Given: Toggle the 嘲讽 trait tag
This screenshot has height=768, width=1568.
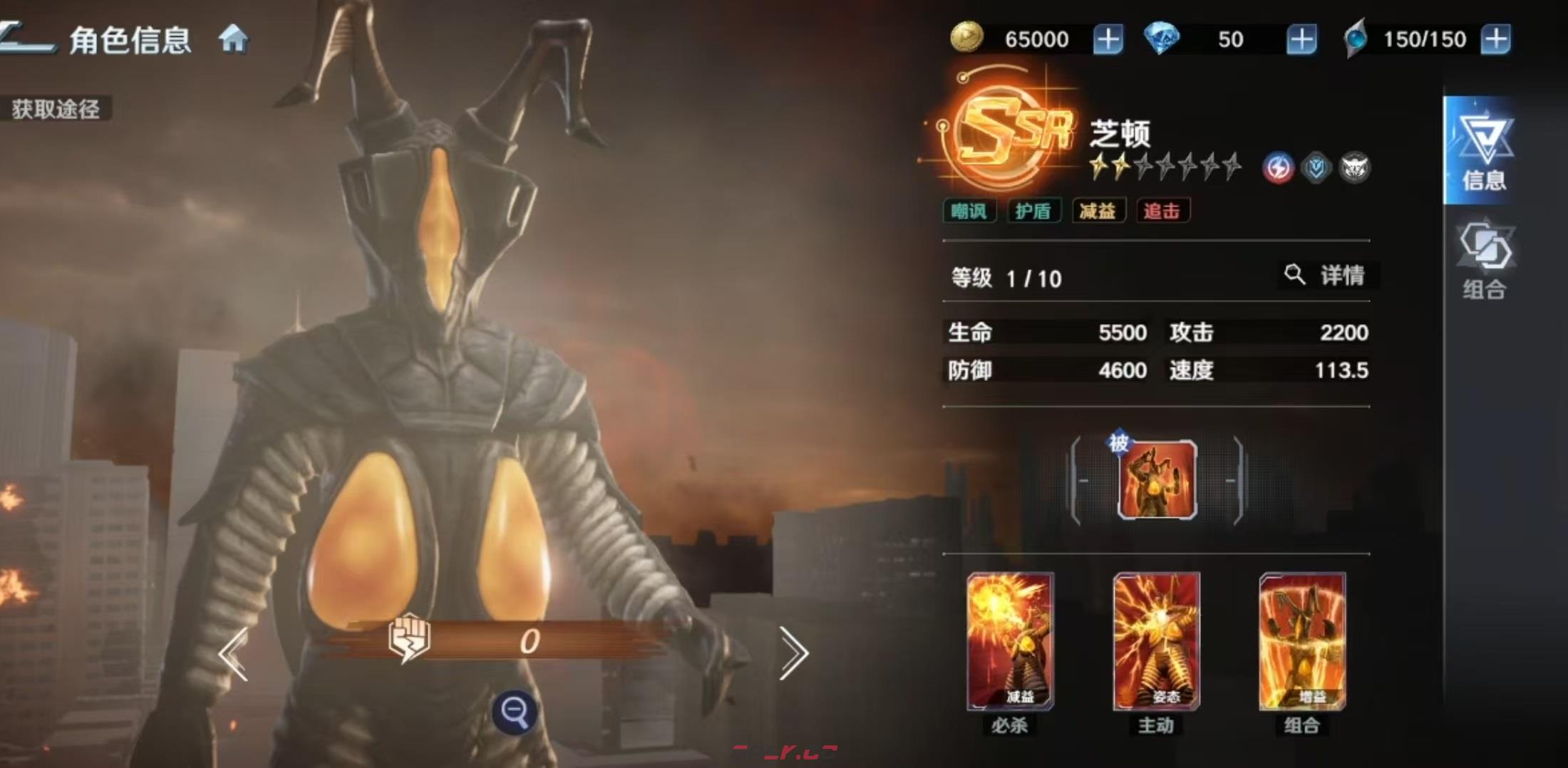Looking at the screenshot, I should [x=969, y=211].
